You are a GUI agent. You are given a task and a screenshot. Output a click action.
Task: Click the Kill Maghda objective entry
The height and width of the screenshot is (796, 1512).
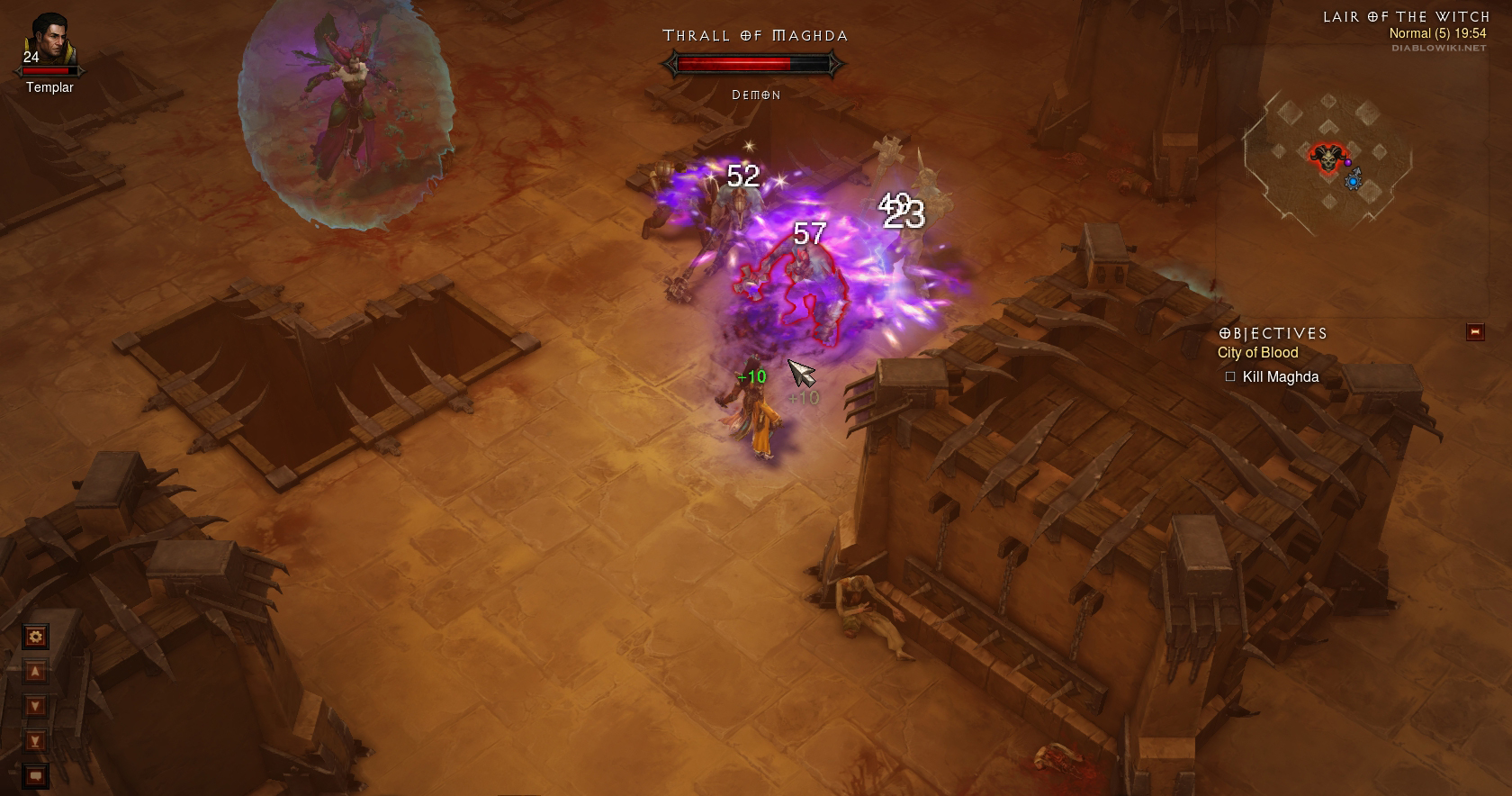click(x=1280, y=376)
